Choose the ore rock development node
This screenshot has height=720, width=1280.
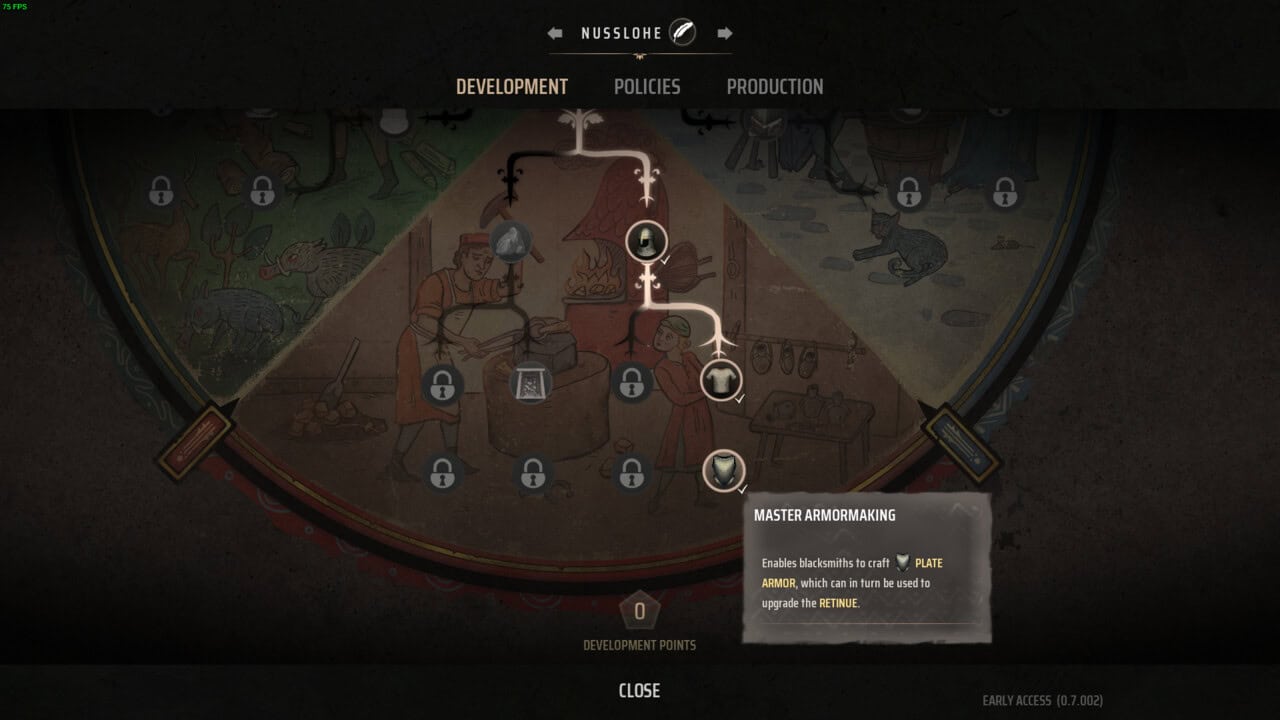tap(511, 241)
